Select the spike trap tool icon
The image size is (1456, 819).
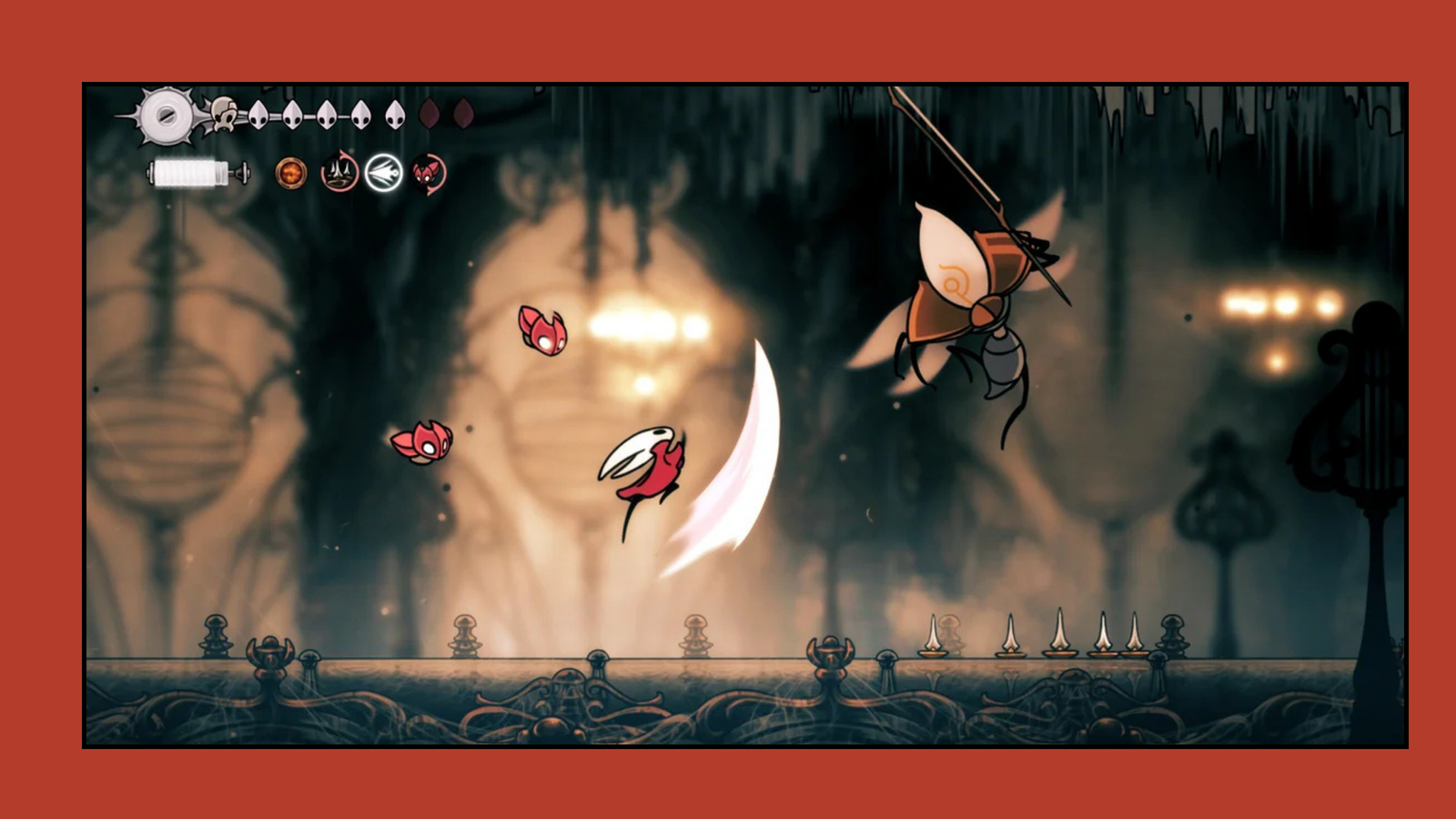coord(339,173)
